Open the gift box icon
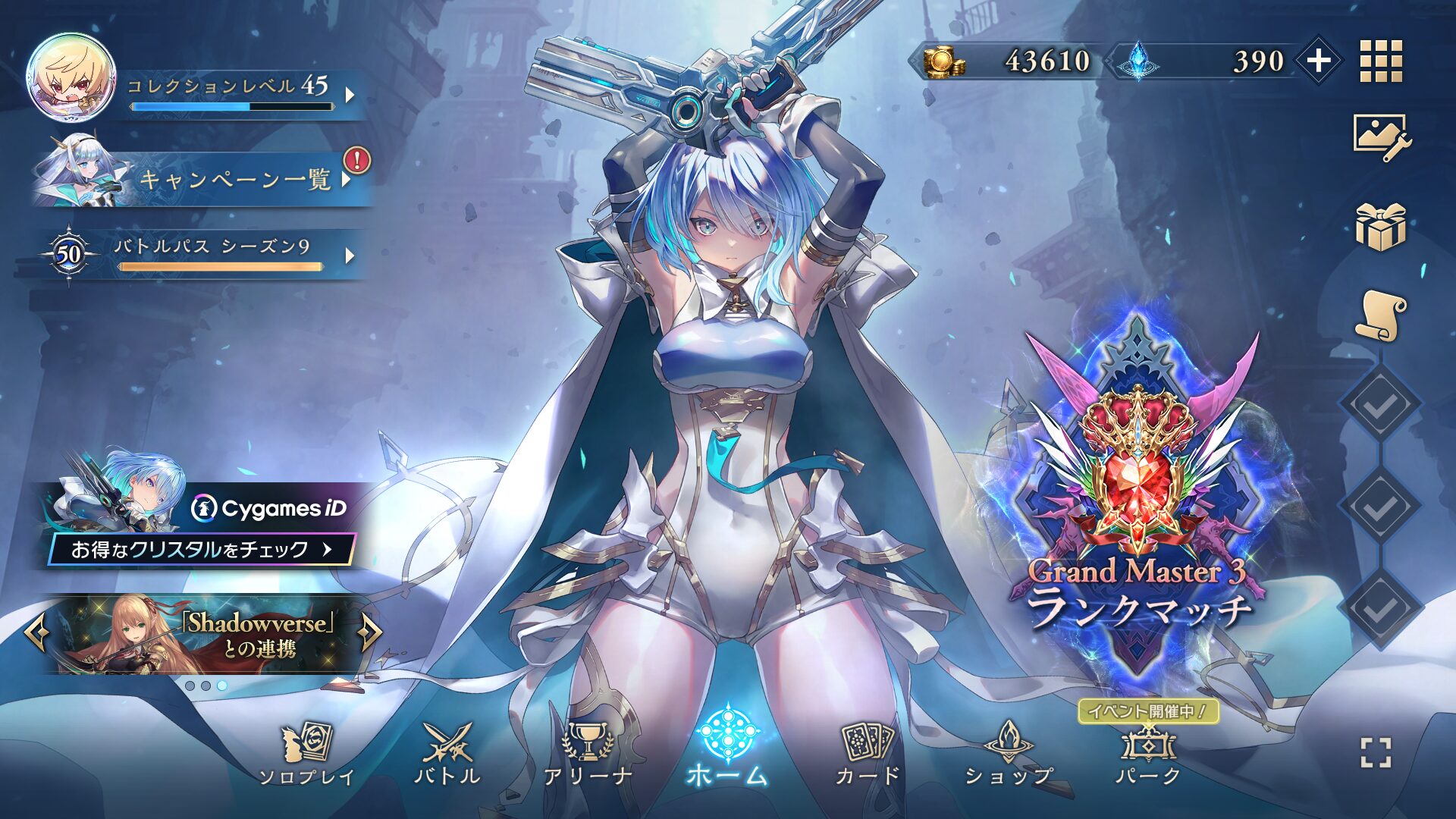 [1381, 227]
